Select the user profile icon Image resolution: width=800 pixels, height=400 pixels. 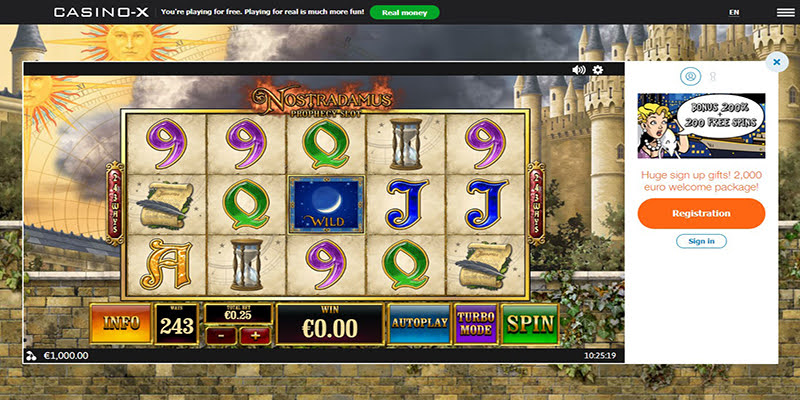(689, 76)
